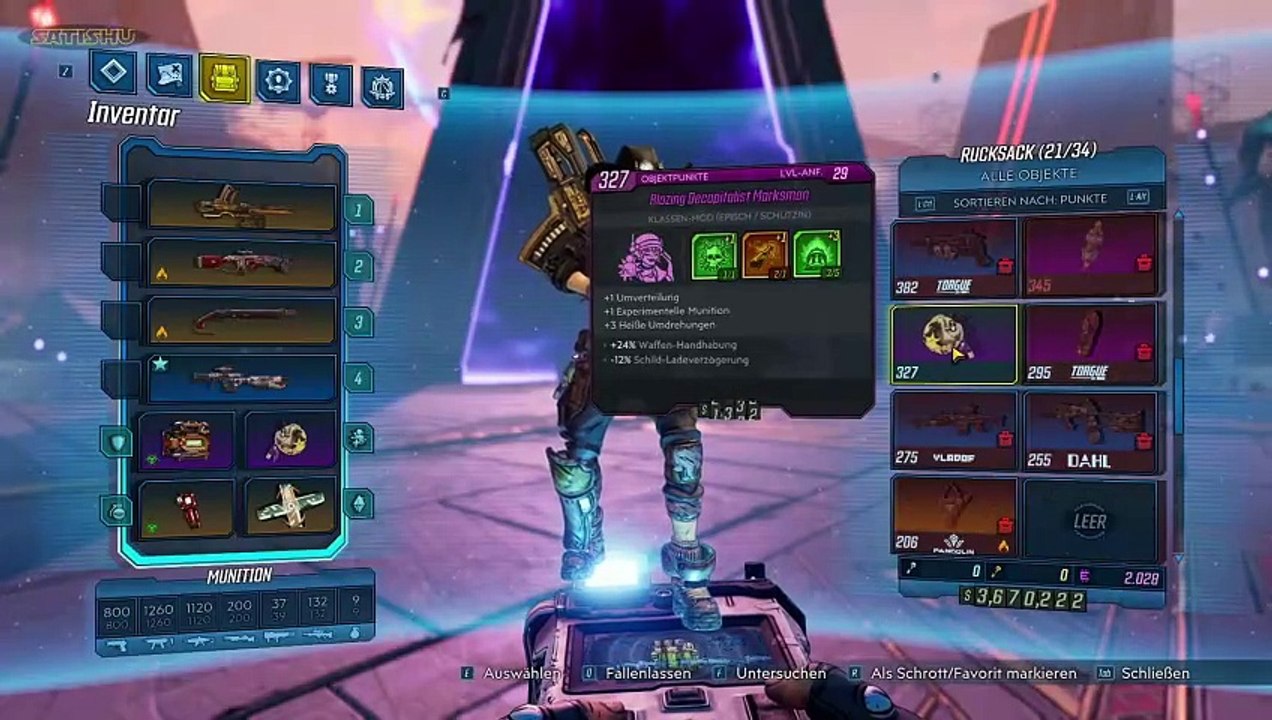The image size is (1272, 720).
Task: Select the equipped red grenade mod
Action: tap(187, 508)
